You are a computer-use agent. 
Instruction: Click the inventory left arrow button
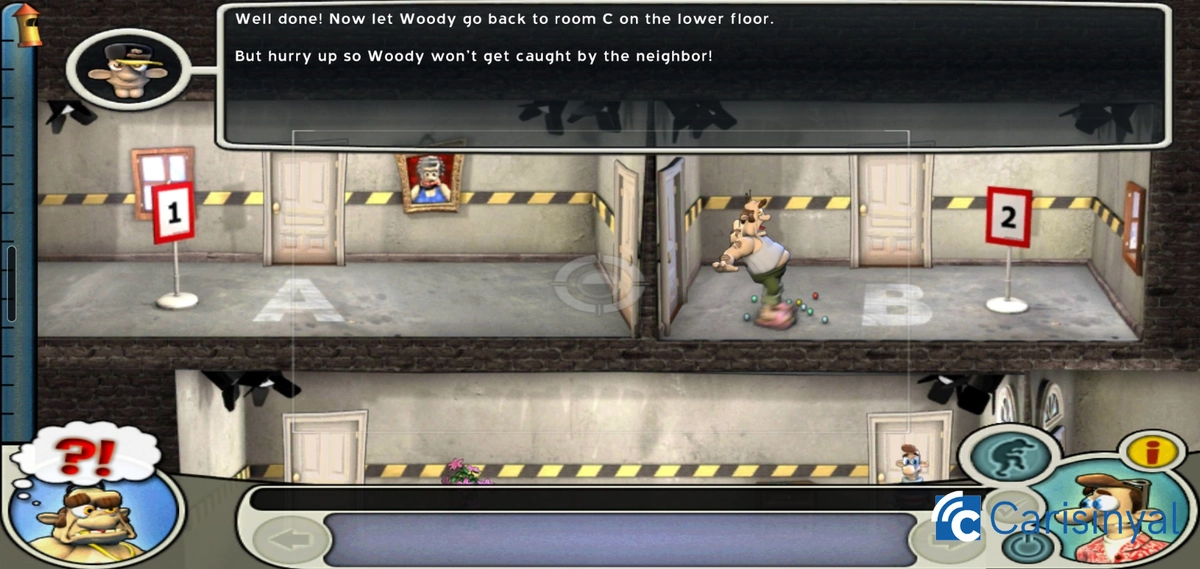[292, 541]
